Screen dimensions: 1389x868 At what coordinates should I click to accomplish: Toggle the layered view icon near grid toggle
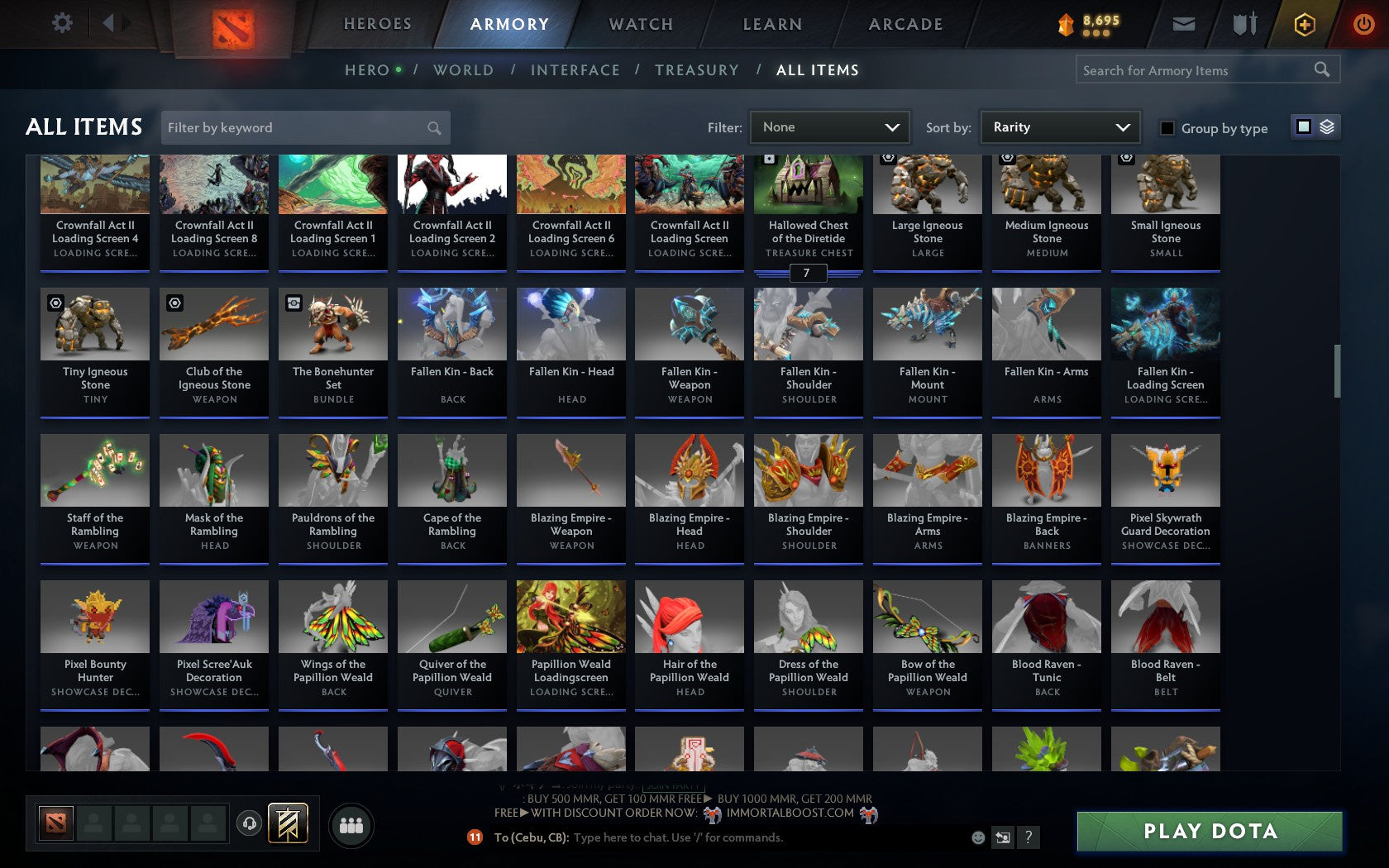[x=1327, y=127]
